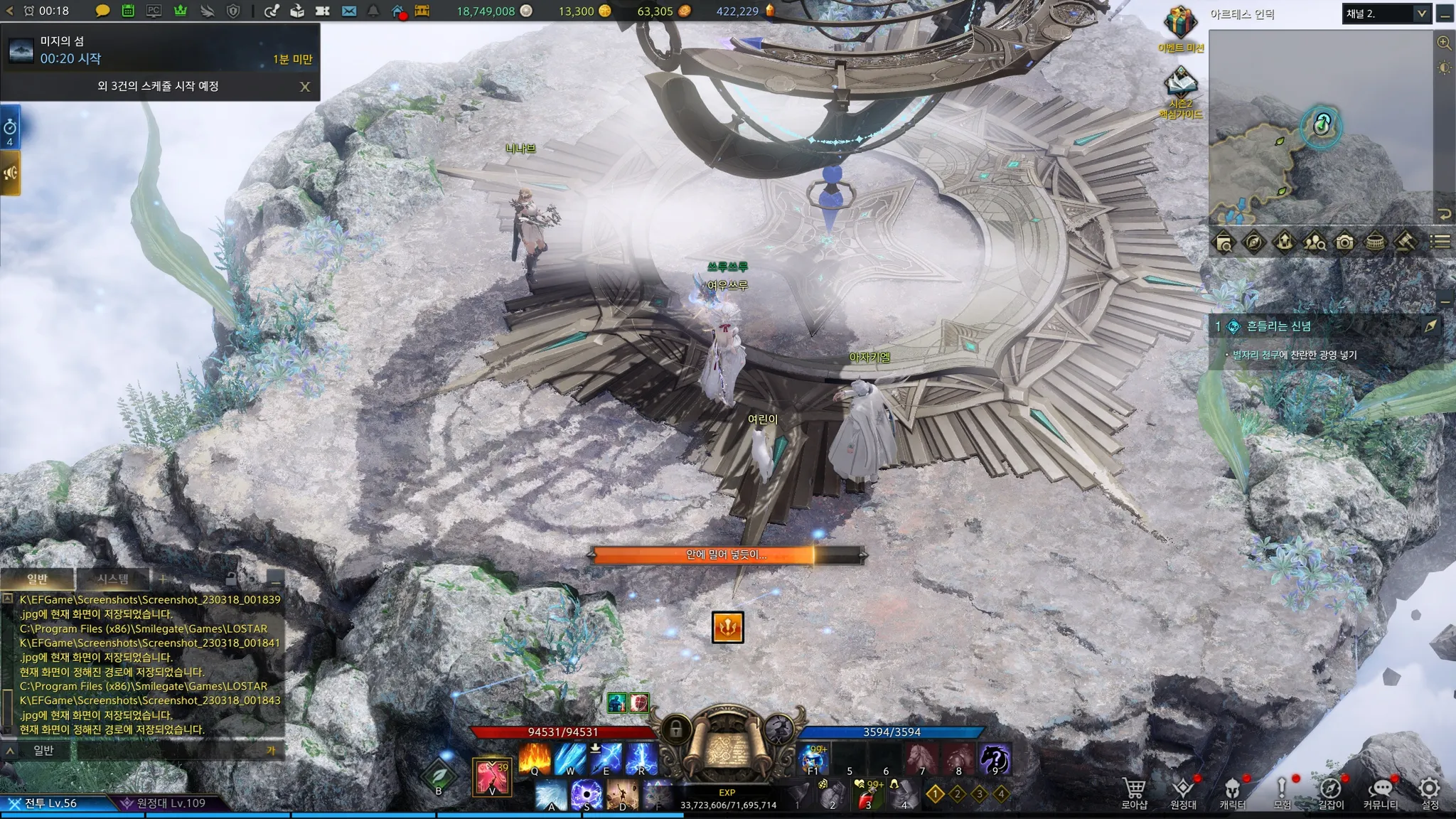This screenshot has width=1456, height=819.
Task: Click the camera screenshot icon under minimap
Action: (x=1344, y=242)
